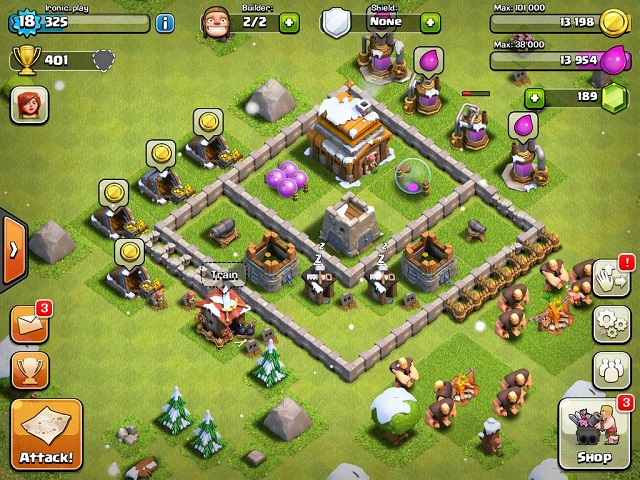Get a shield using its plus button
This screenshot has width=640, height=480.
[x=430, y=22]
